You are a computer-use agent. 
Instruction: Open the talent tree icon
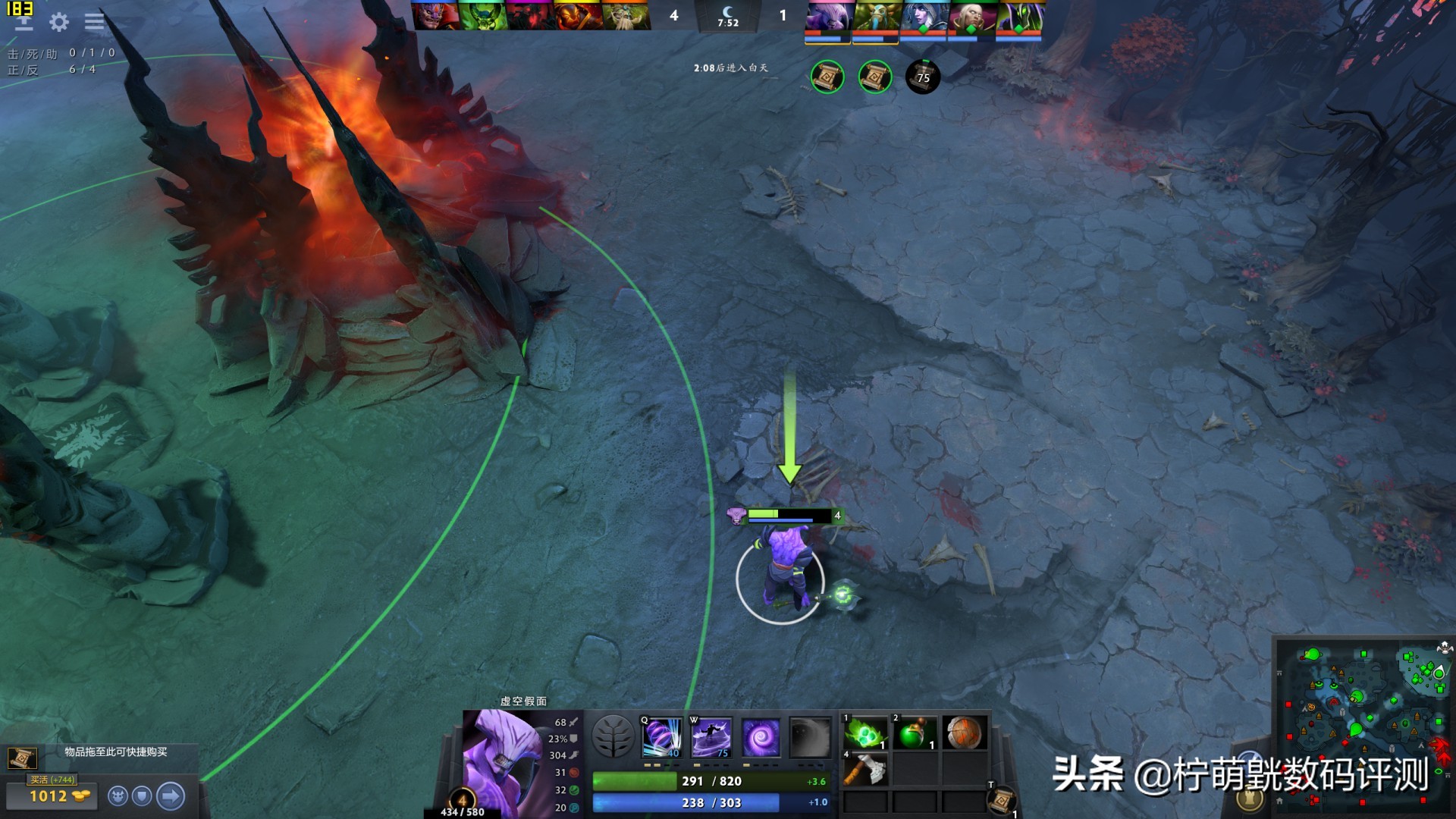613,737
